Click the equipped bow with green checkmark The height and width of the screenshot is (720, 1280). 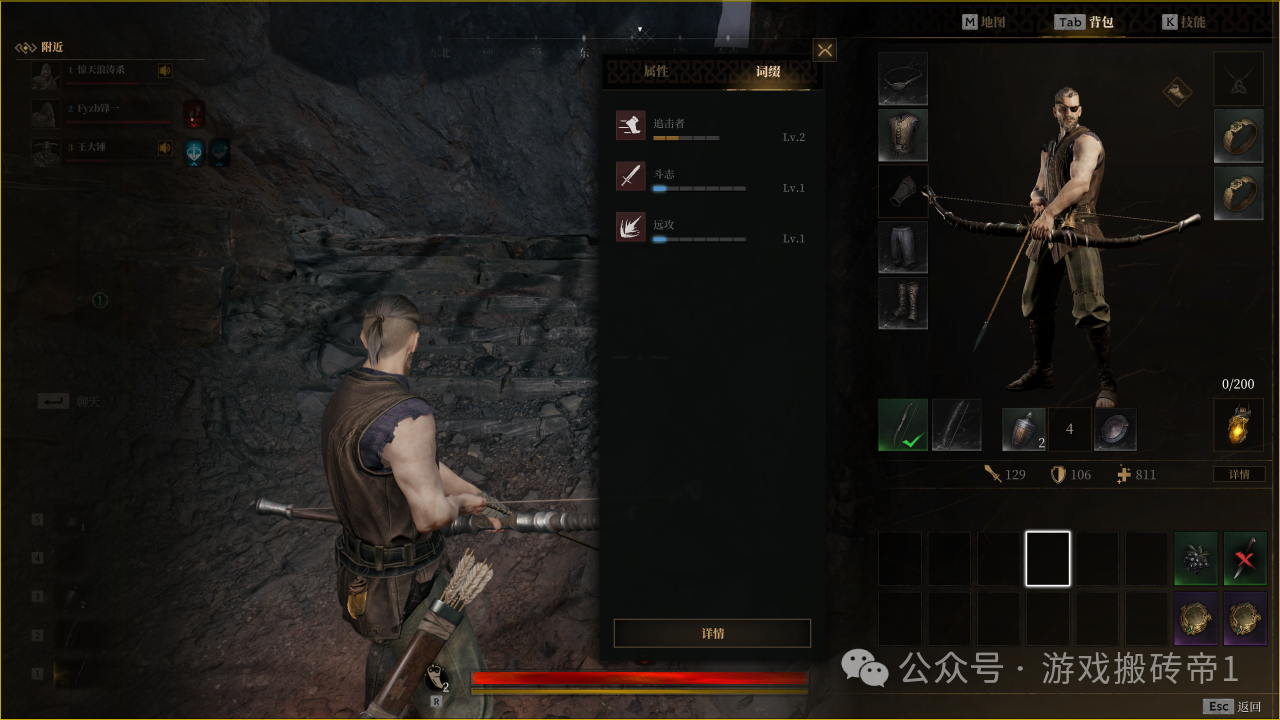(903, 425)
